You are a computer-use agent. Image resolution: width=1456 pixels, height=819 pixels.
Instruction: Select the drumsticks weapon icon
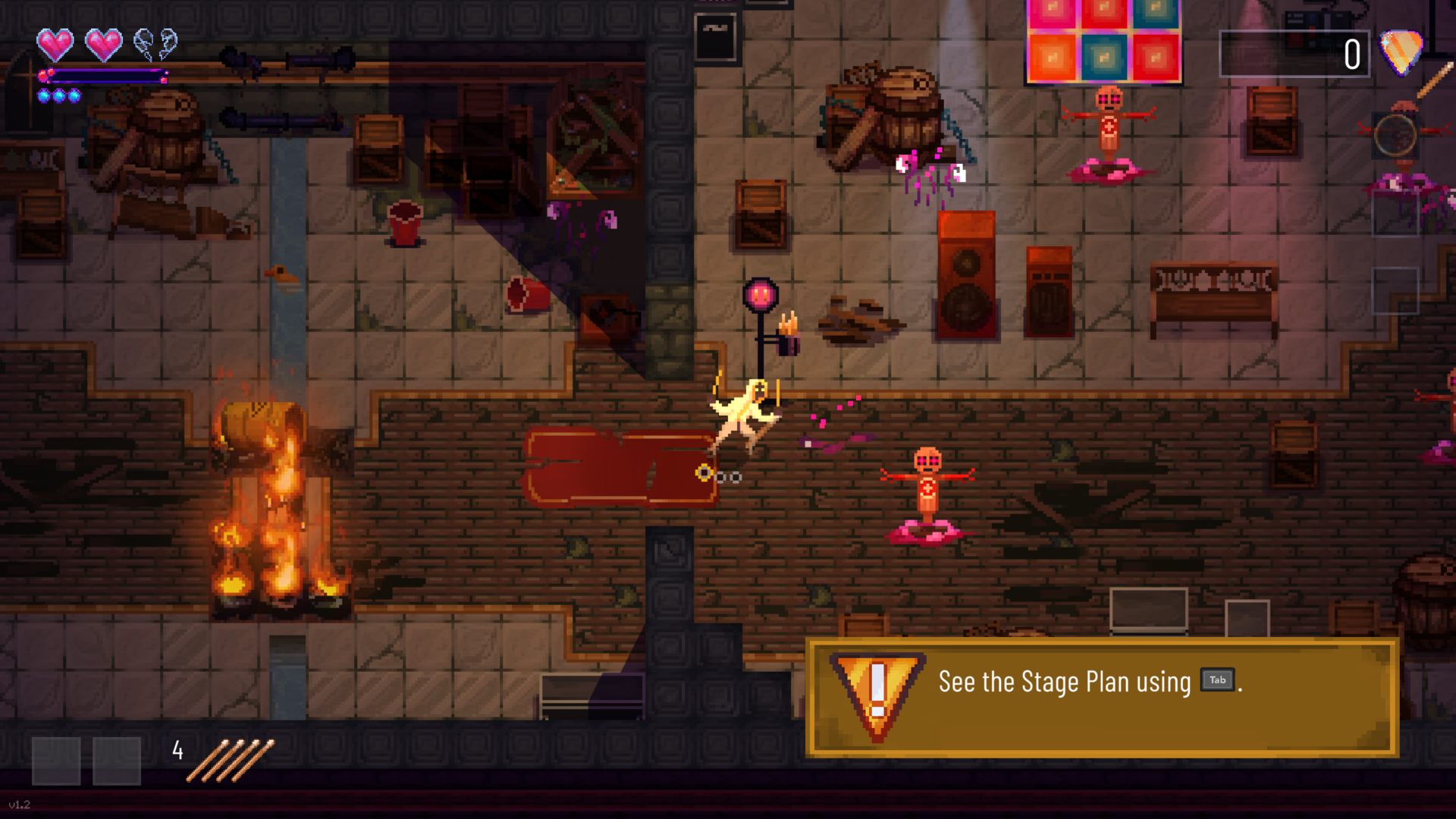pos(230,760)
